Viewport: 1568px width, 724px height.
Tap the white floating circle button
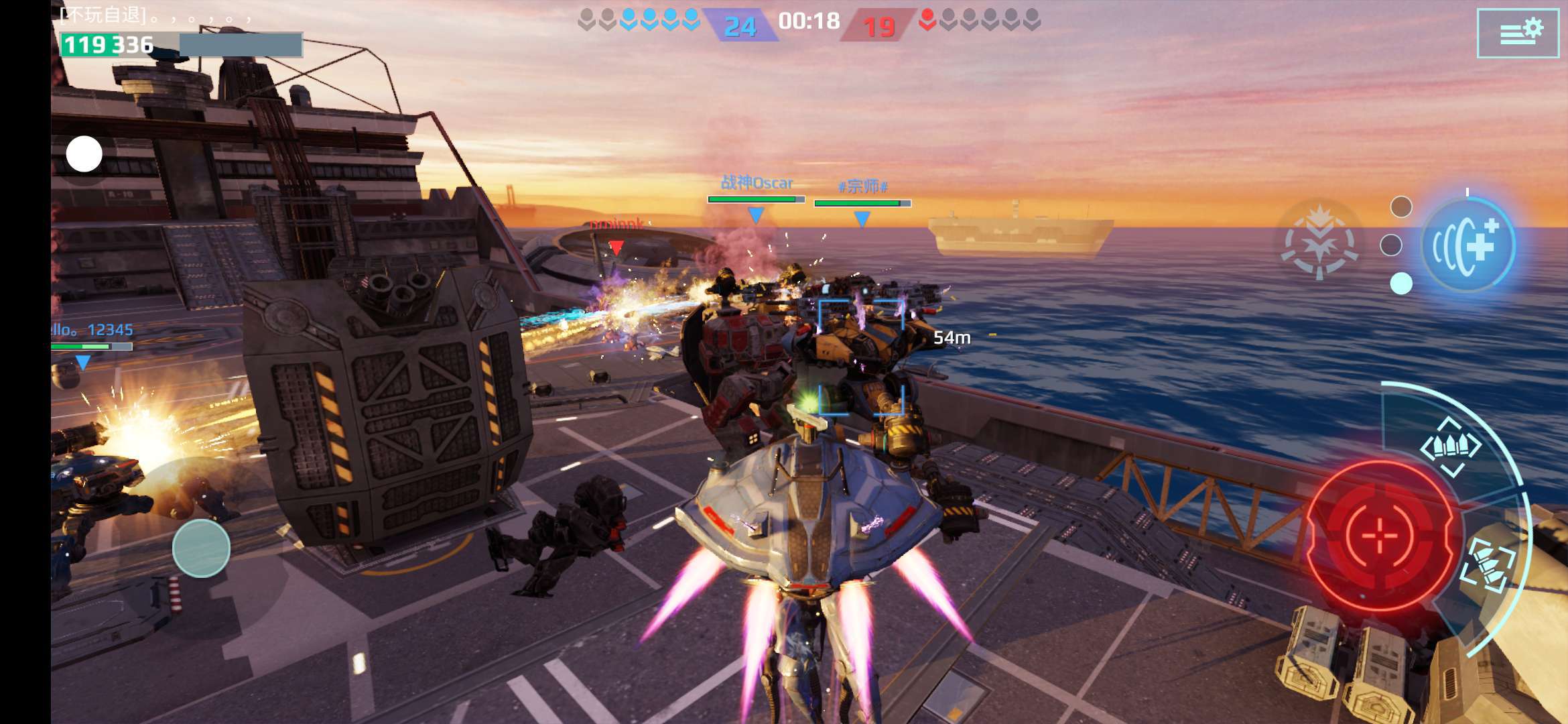pyautogui.click(x=84, y=154)
